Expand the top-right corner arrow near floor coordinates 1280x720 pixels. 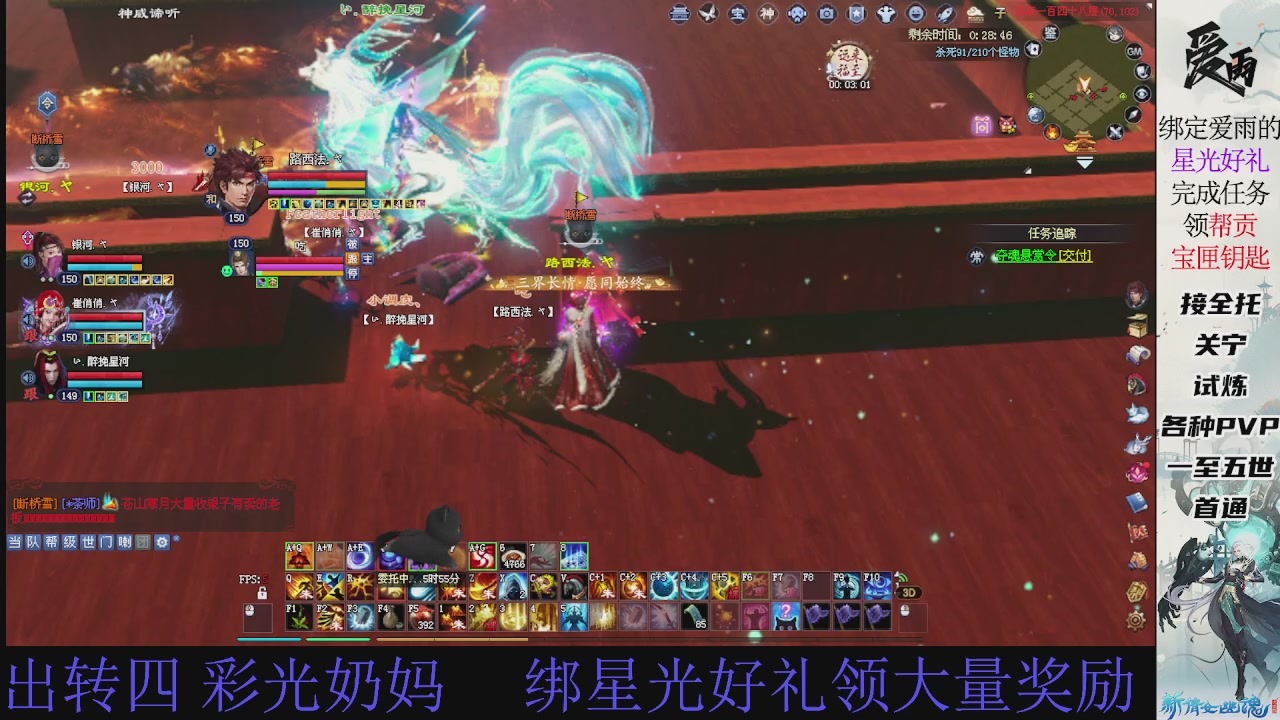[x=1149, y=6]
